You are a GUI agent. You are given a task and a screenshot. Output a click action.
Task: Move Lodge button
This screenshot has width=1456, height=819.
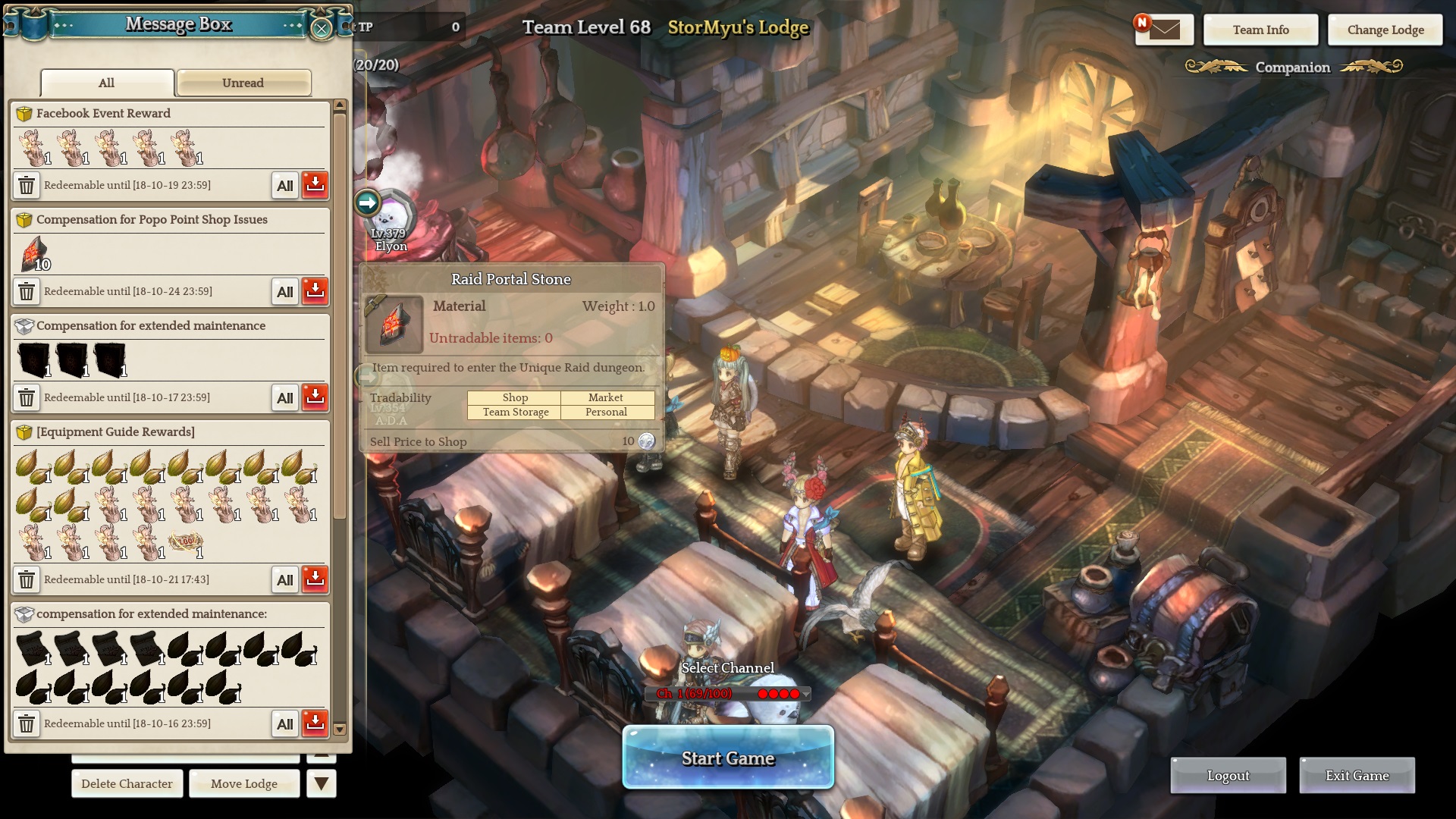(x=244, y=783)
